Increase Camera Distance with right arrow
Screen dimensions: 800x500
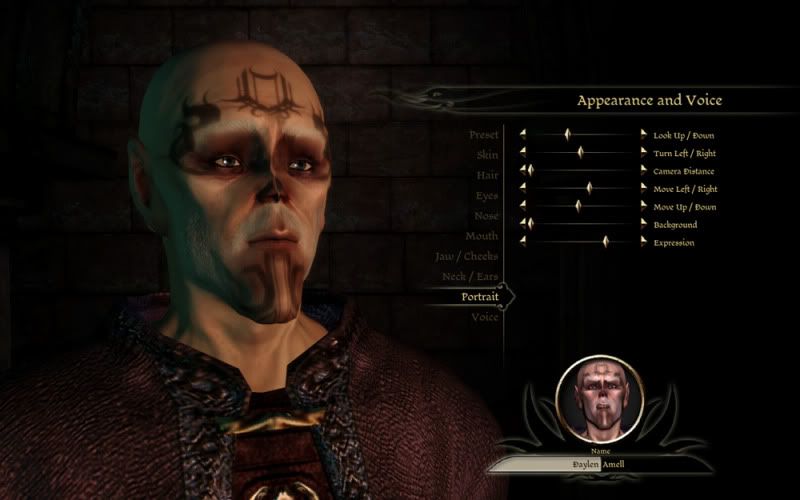pos(643,170)
